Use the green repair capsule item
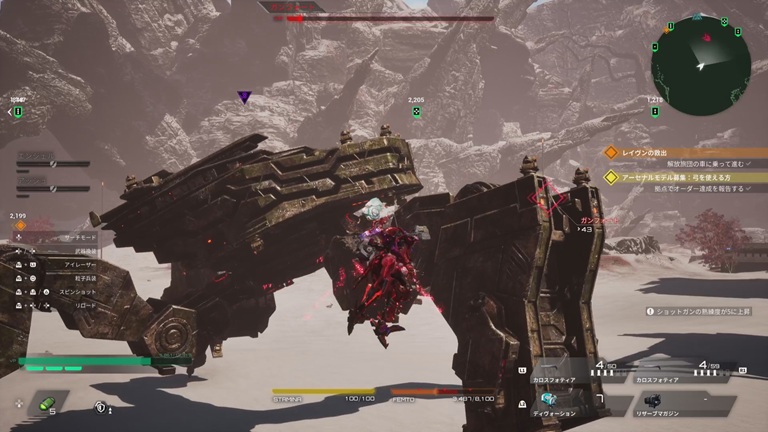768x432 pixels. click(46, 404)
